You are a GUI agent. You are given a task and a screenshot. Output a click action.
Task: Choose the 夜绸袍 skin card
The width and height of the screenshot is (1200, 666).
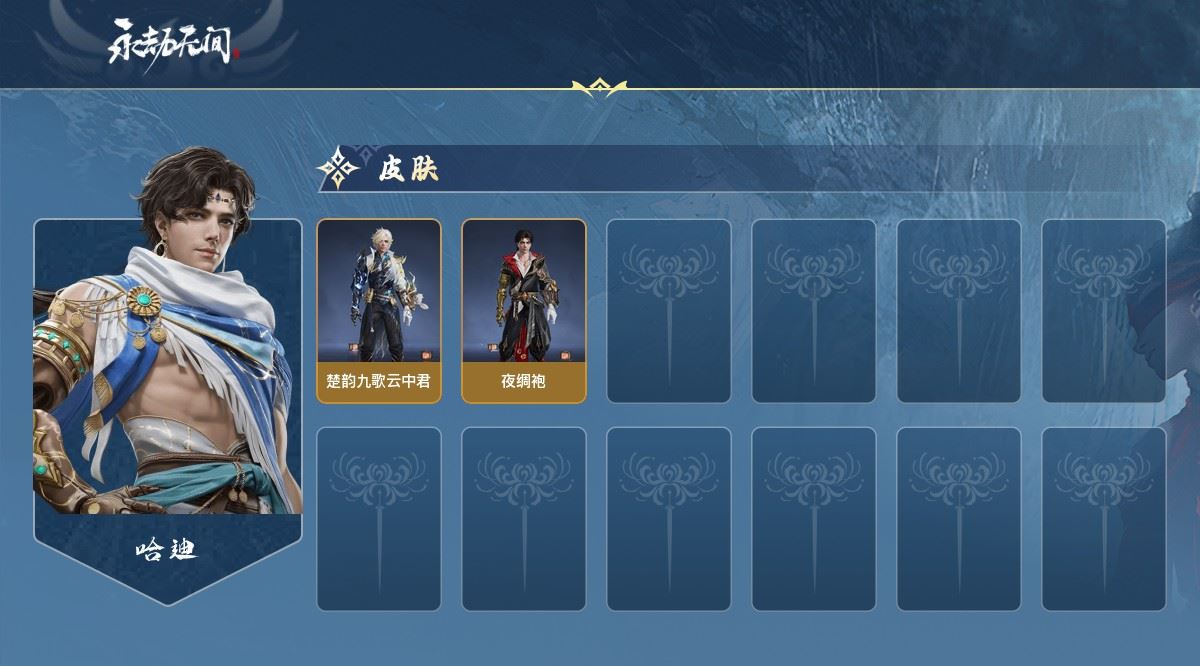(523, 310)
